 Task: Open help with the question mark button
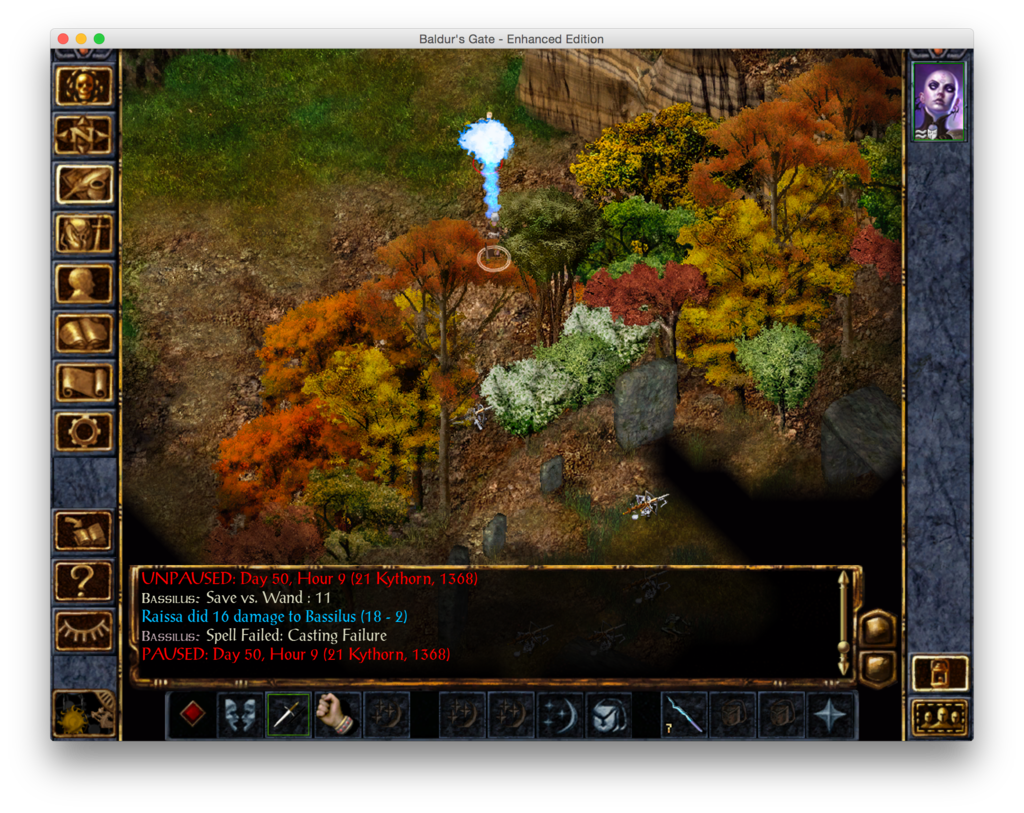coord(83,580)
